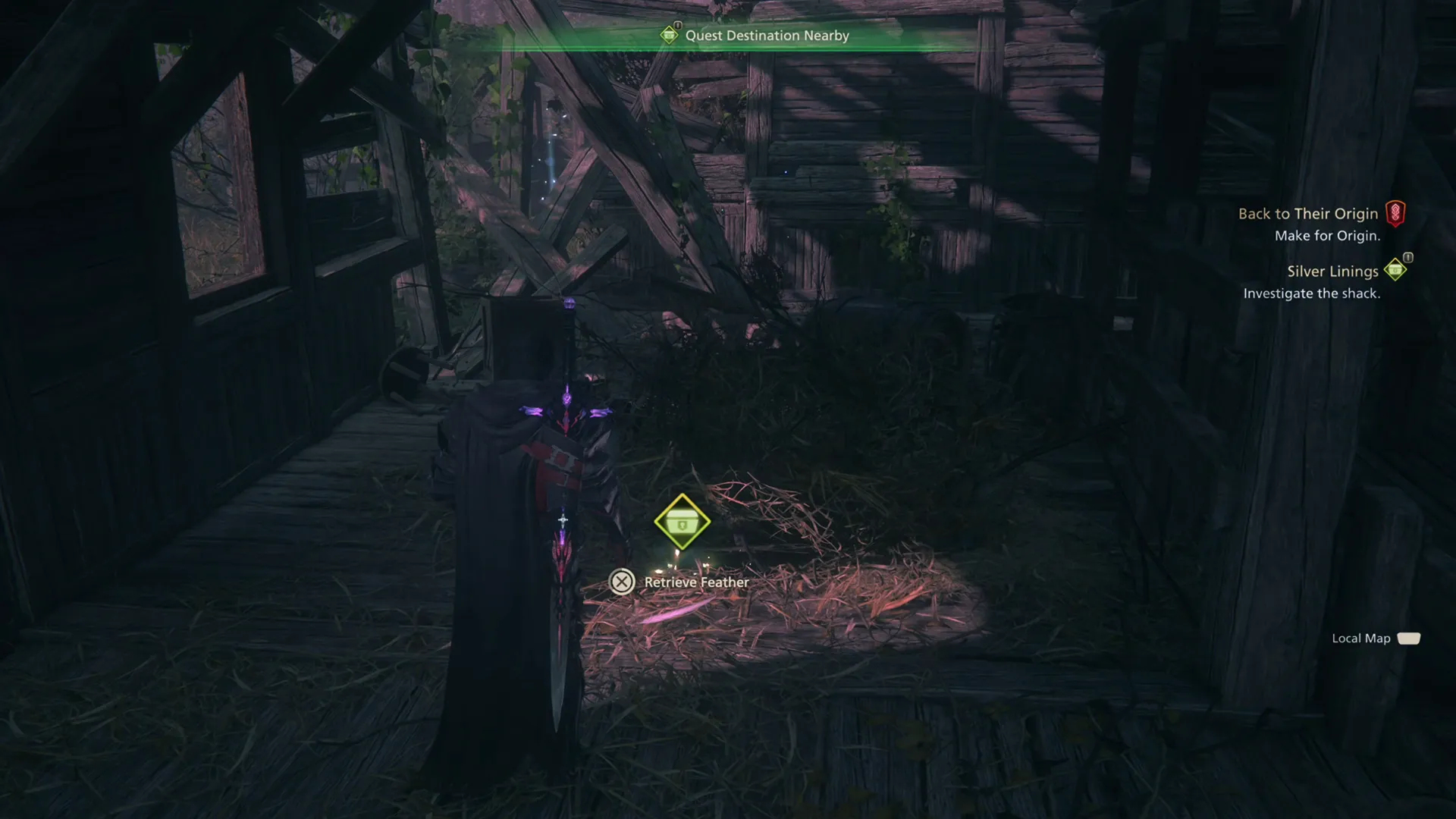This screenshot has width=1456, height=819.
Task: Click the chest icon in the green quest banner
Action: tap(670, 35)
